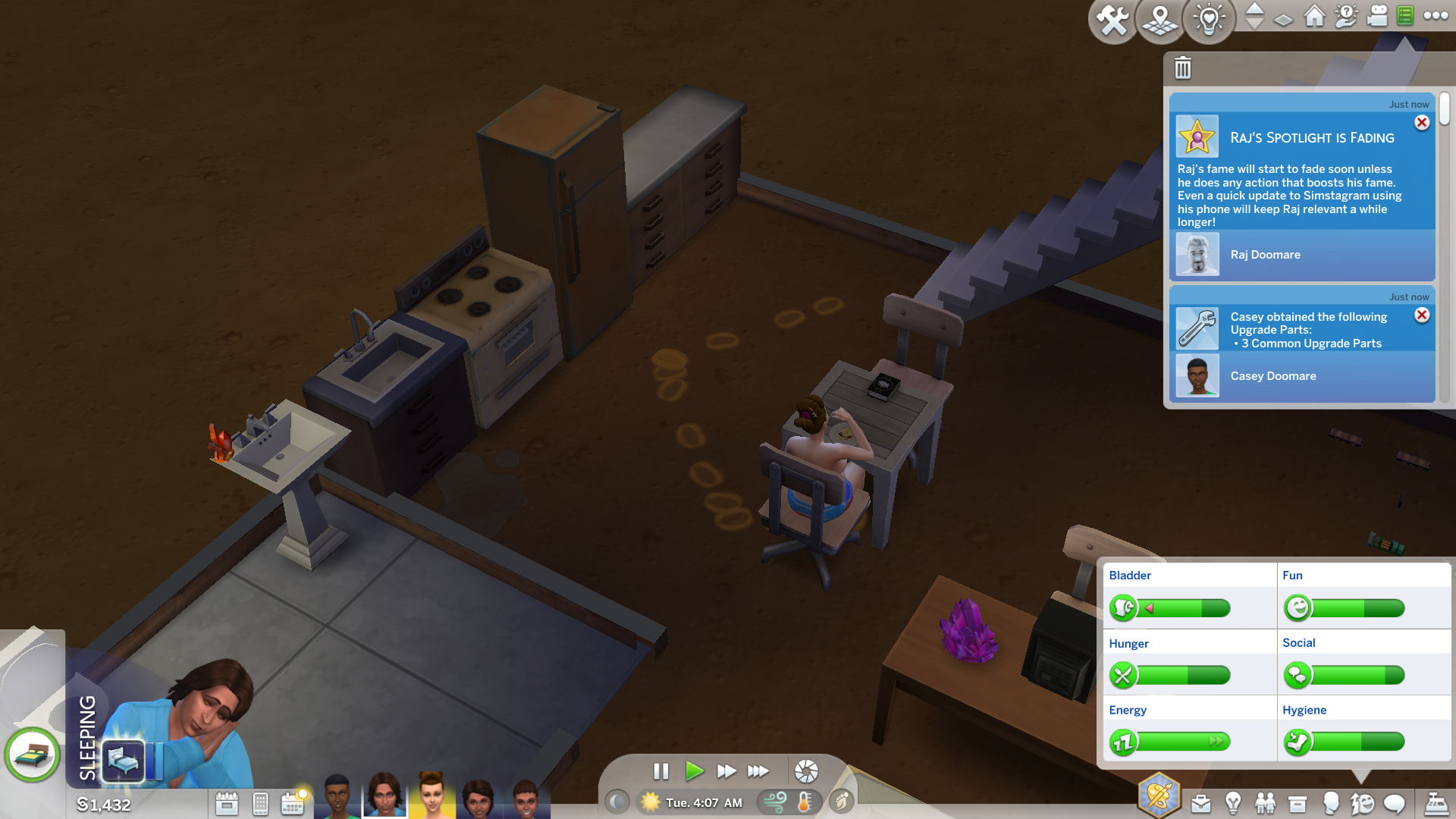Switch to the highlighted yellow Sim portrait

pyautogui.click(x=431, y=796)
